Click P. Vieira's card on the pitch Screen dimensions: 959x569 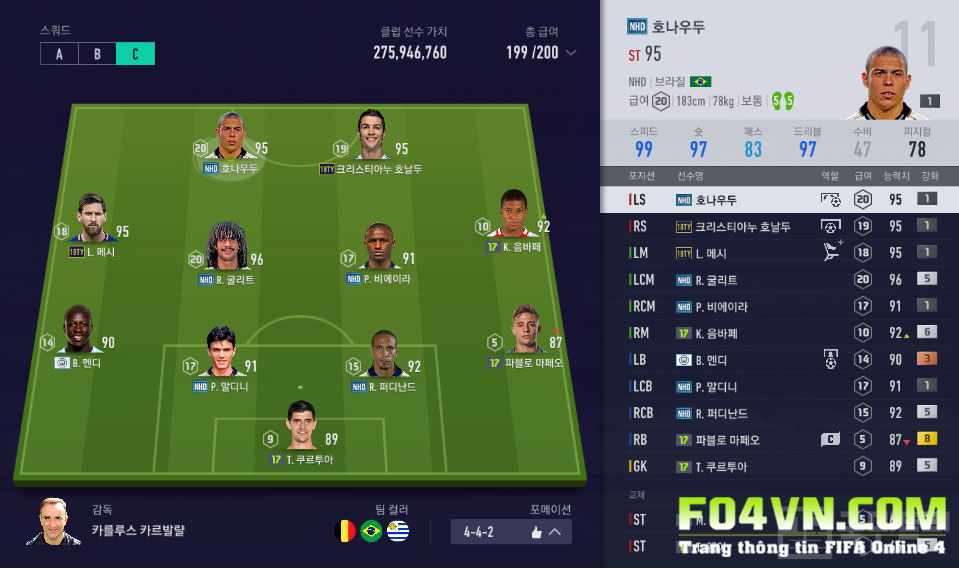pyautogui.click(x=378, y=248)
